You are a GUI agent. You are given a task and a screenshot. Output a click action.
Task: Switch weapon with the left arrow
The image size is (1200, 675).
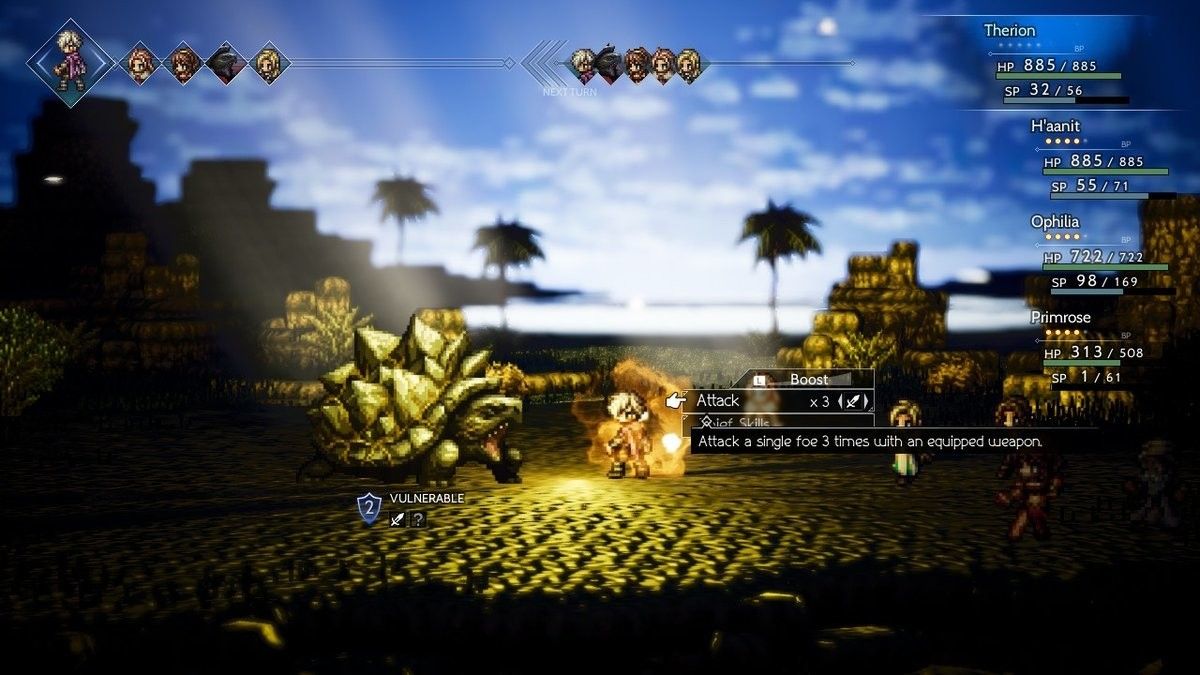point(841,402)
